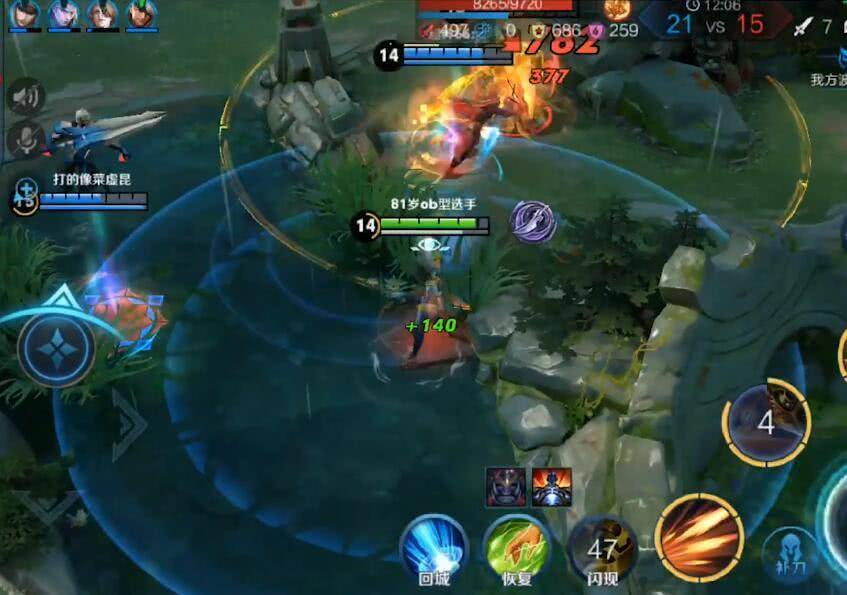Click the purple blade icon beside hero

pyautogui.click(x=532, y=221)
